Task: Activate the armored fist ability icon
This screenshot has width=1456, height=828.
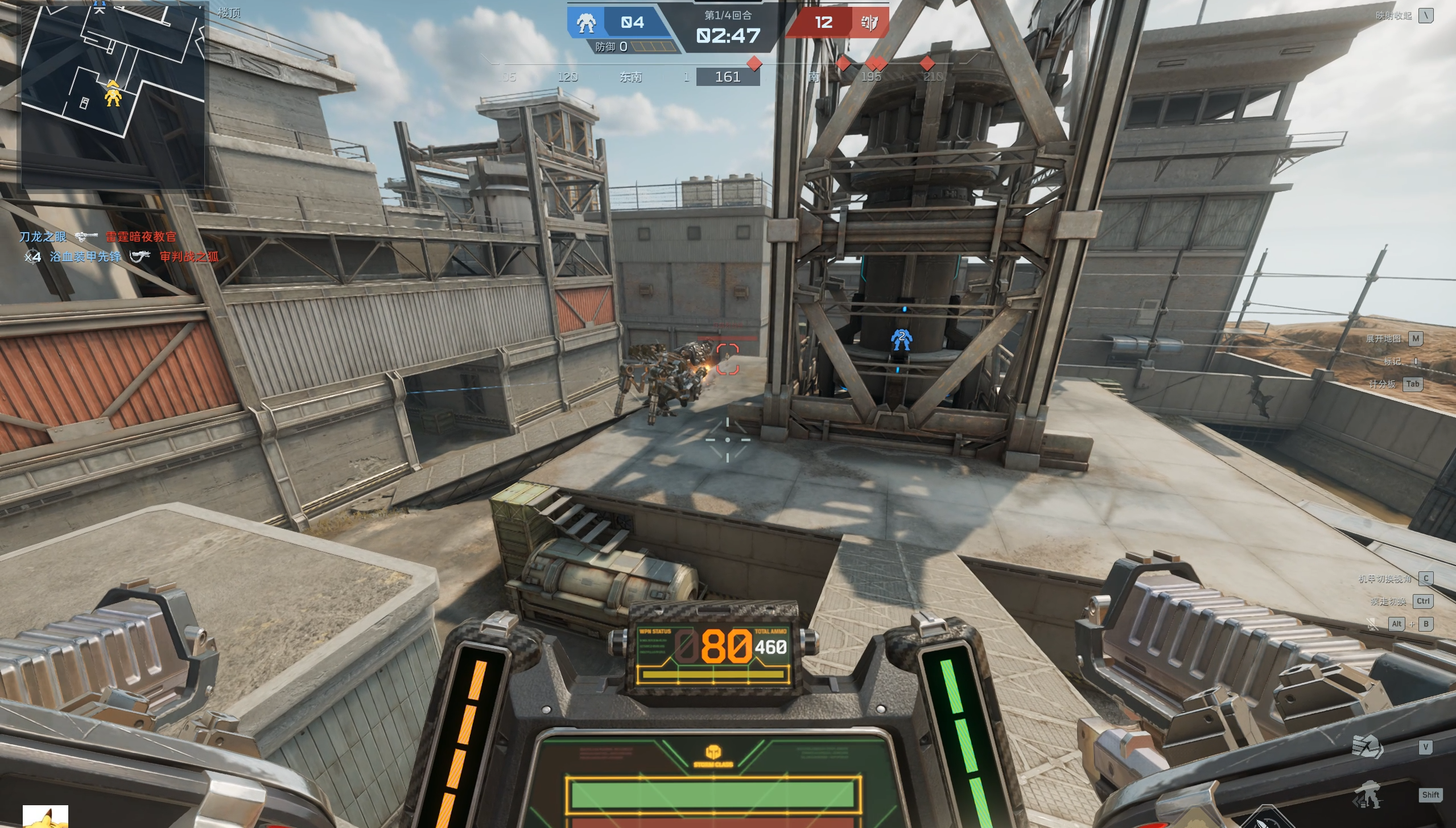Action: 1367,747
